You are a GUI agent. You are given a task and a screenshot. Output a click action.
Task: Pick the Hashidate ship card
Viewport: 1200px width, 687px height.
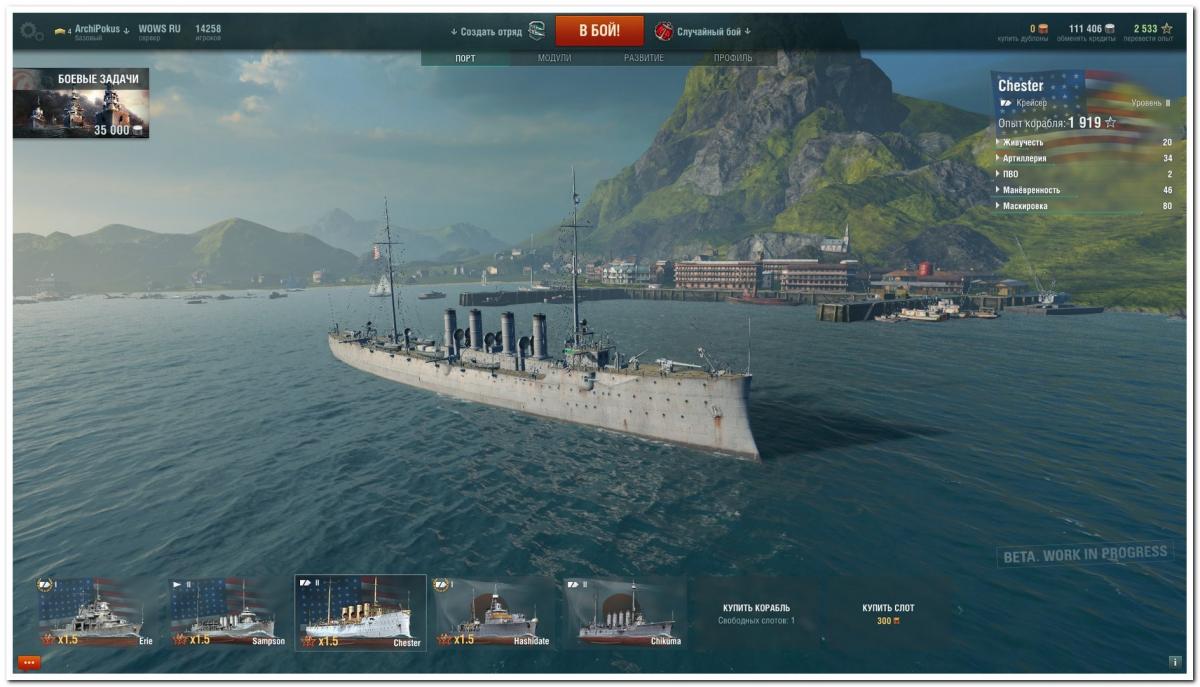pyautogui.click(x=493, y=613)
